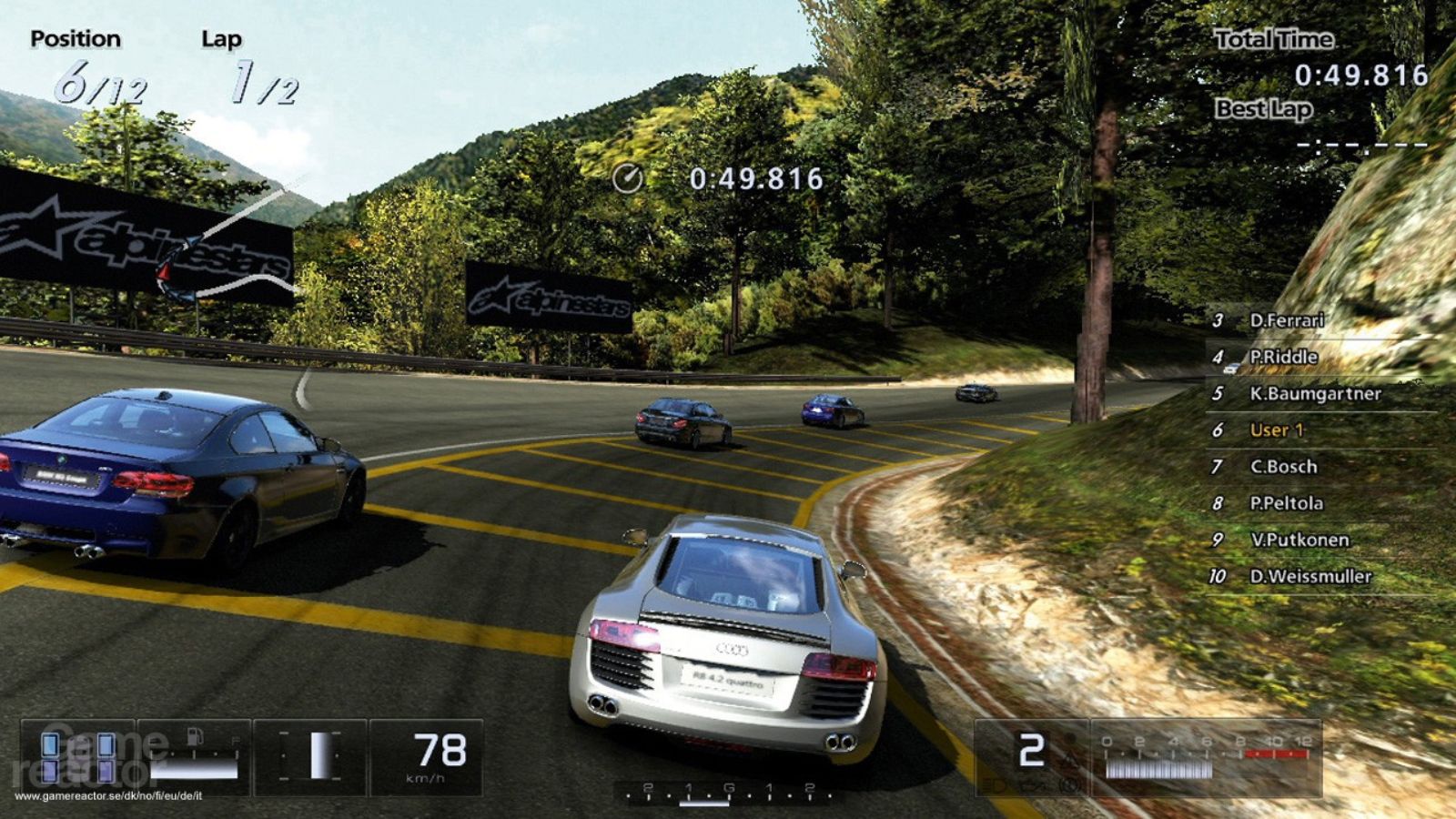The image size is (1456, 819).
Task: Click the fuel pump icon on the gauge
Action: coord(194,735)
